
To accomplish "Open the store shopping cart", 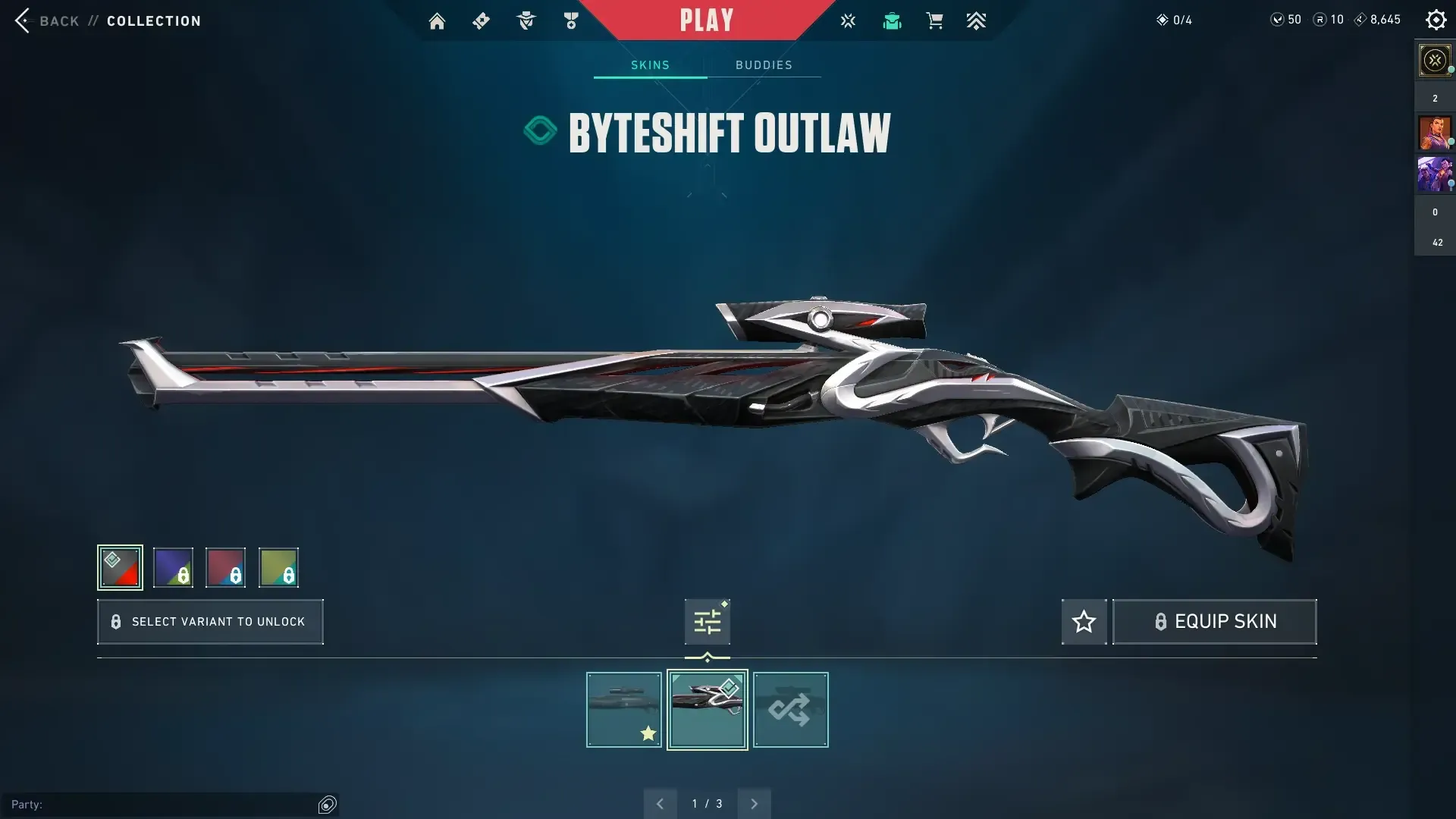I will click(x=934, y=21).
